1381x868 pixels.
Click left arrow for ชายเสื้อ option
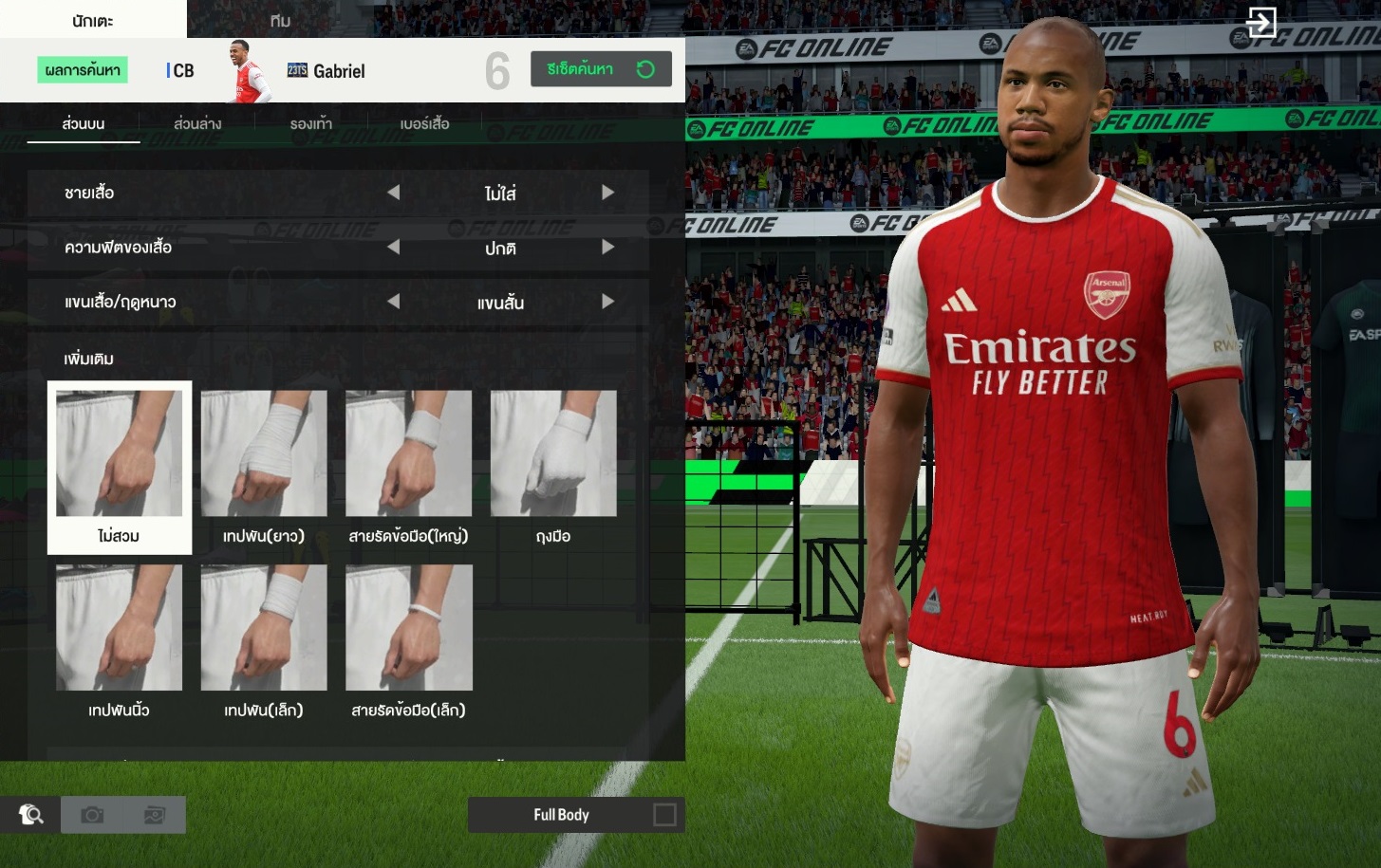coord(393,193)
